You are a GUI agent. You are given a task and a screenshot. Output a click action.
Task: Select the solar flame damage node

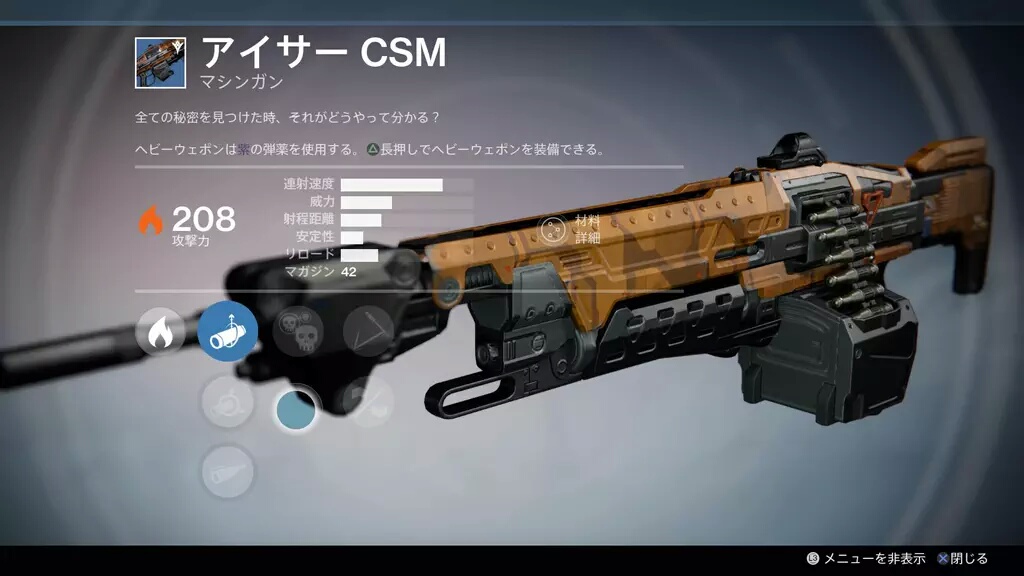(160, 332)
